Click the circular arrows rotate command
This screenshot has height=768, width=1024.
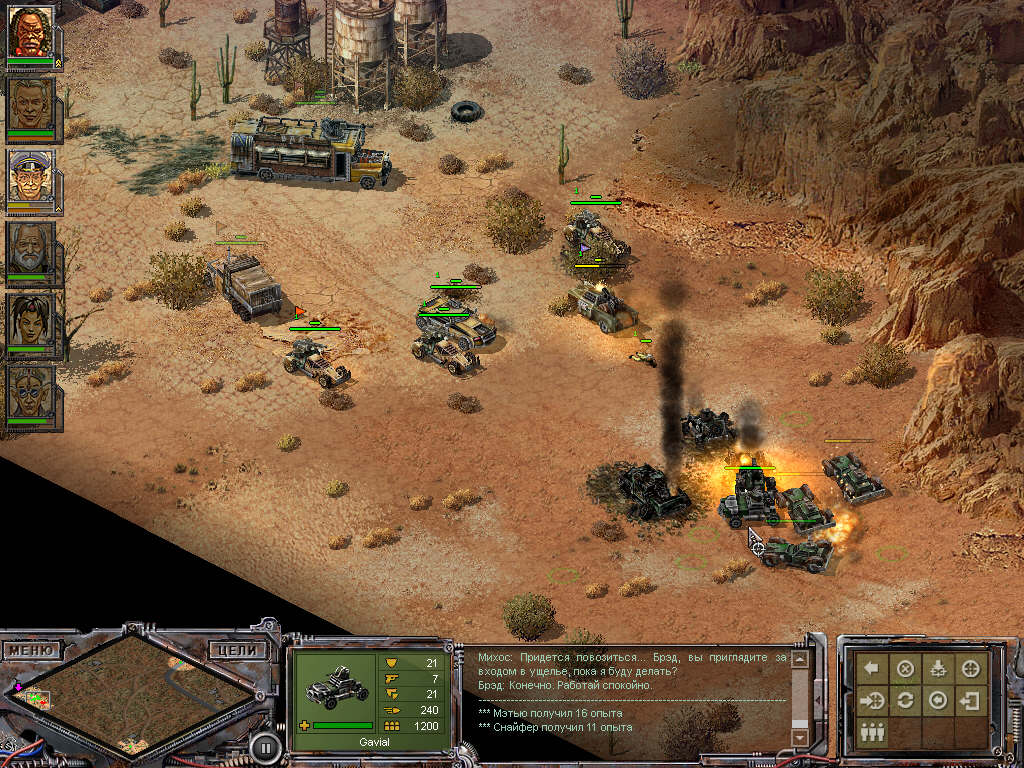[x=905, y=700]
